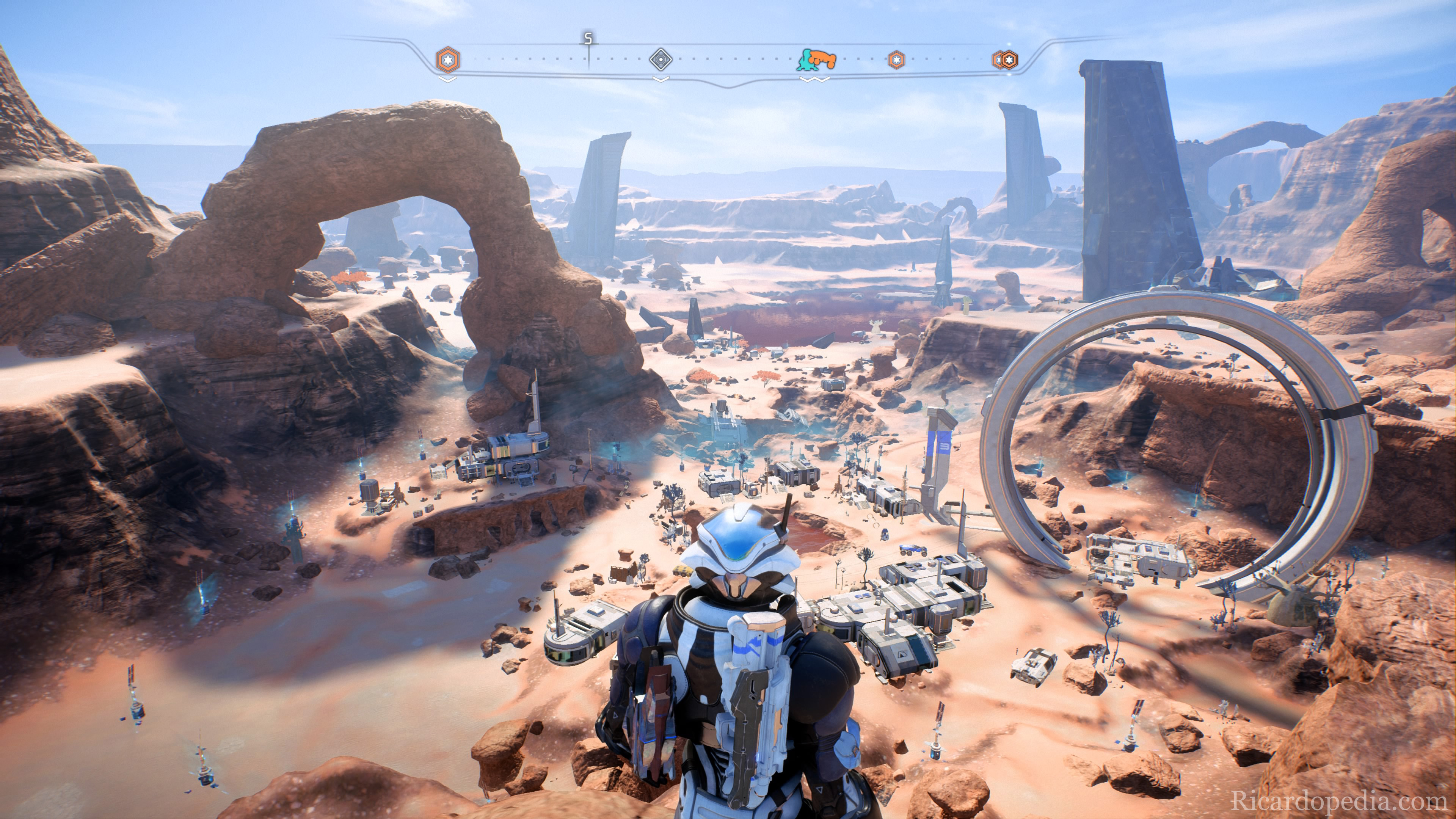
Task: Select the orange squadmate silhouette on the compass
Action: [822, 58]
